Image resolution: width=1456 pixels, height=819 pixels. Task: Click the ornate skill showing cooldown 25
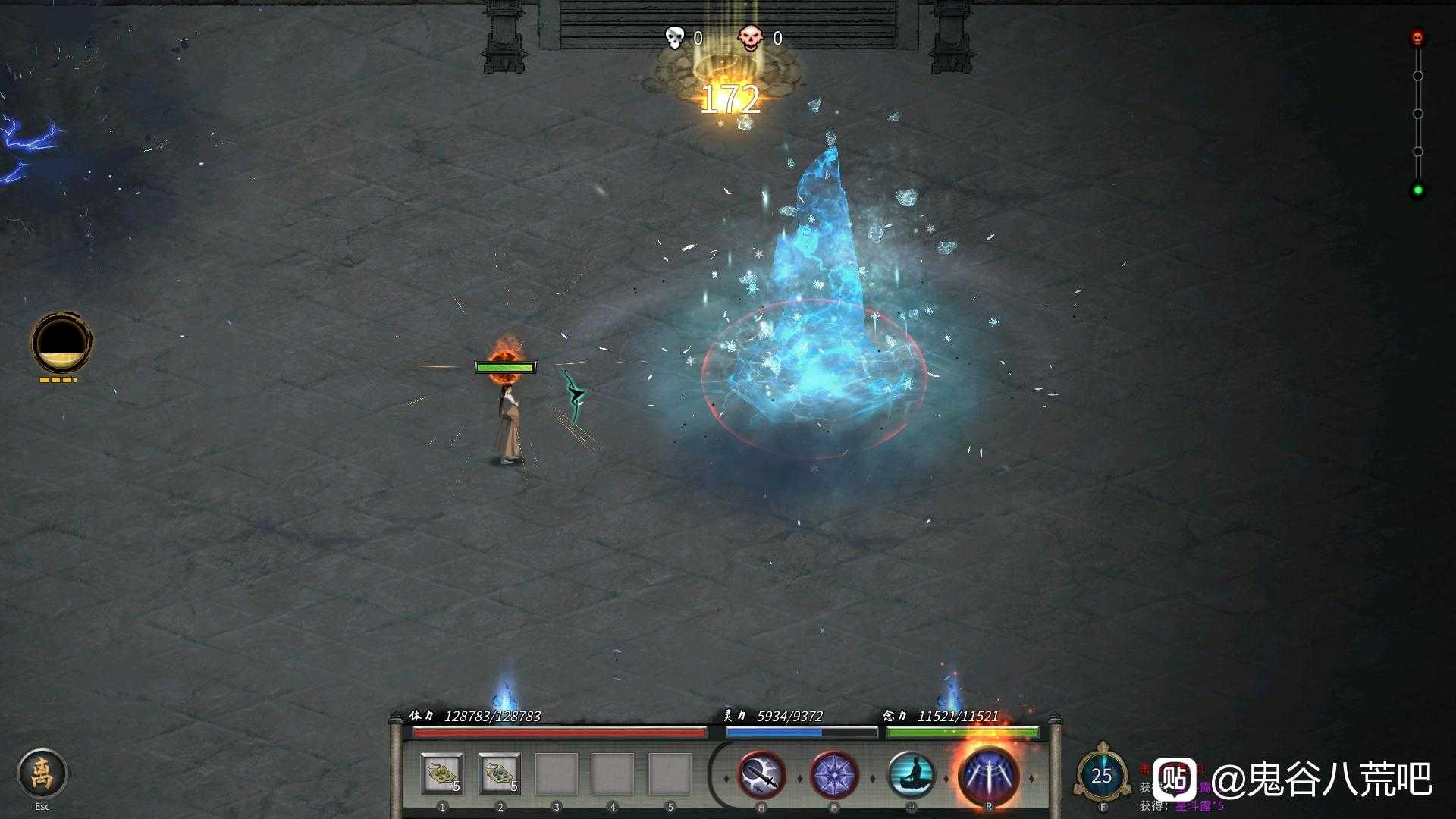(x=1102, y=775)
